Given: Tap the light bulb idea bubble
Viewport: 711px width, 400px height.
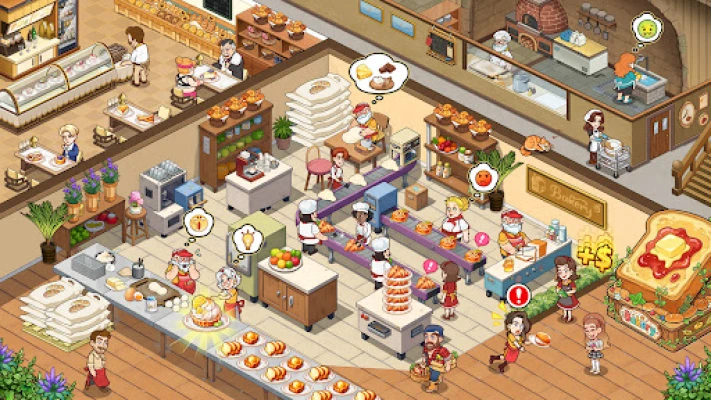Looking at the screenshot, I should (x=244, y=239).
